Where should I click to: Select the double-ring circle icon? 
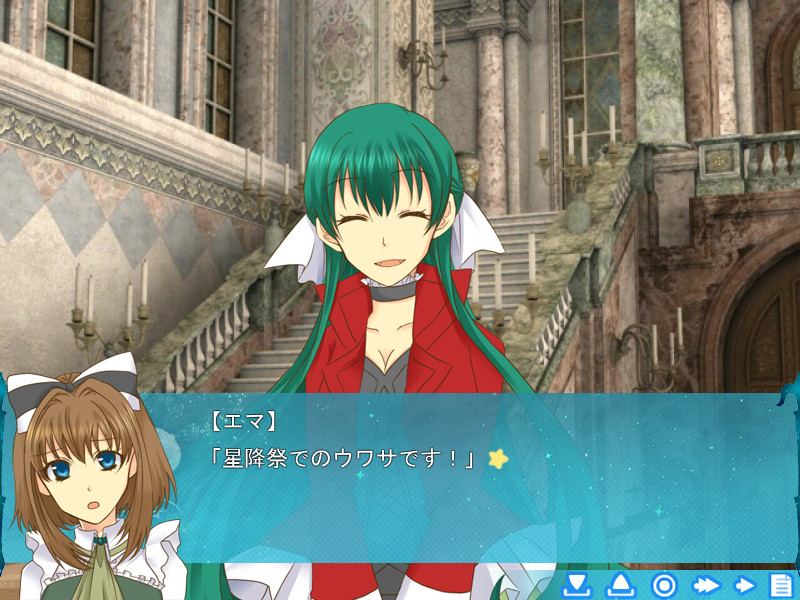click(664, 585)
